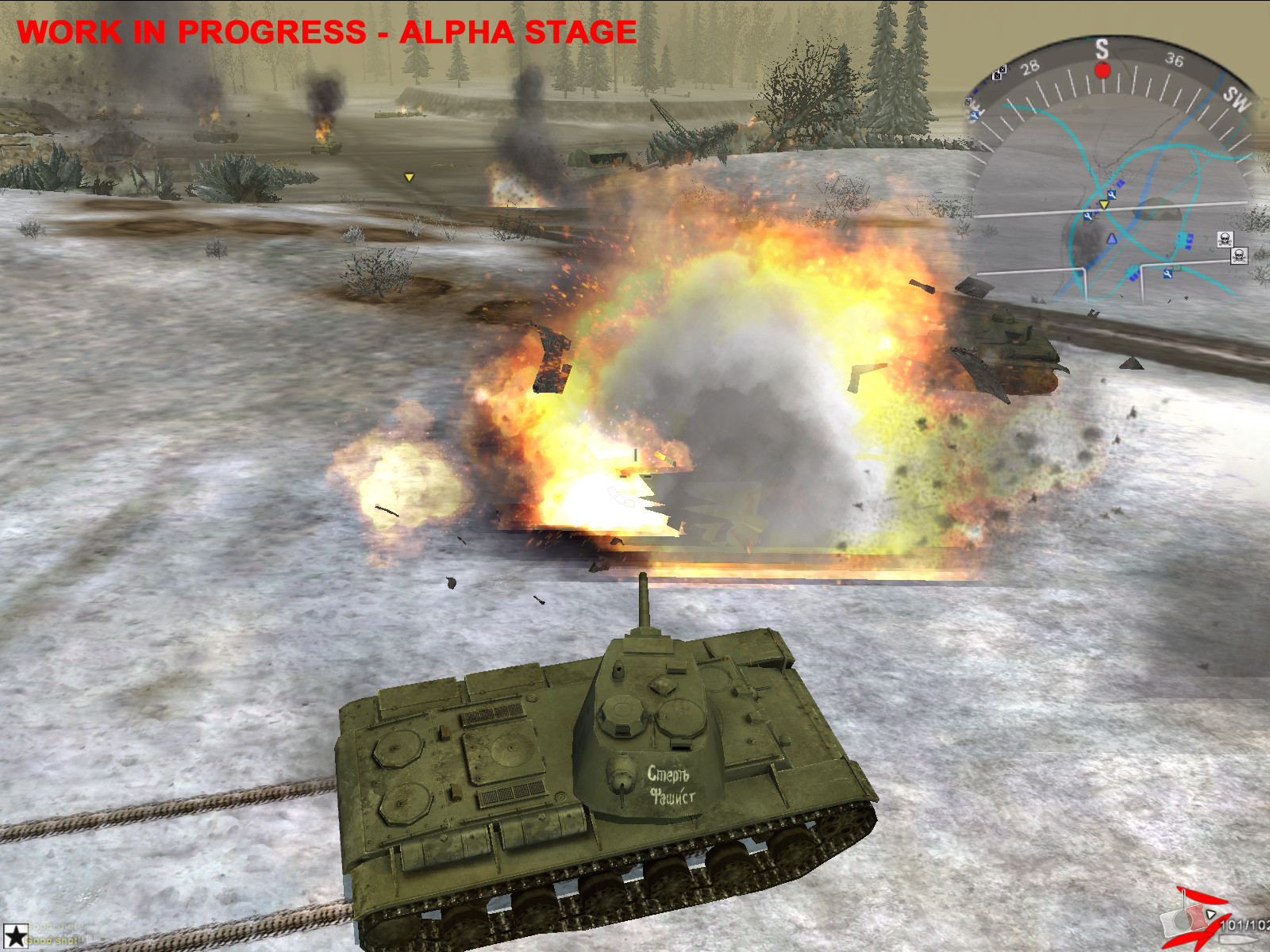
Task: Click the black star kill-award icon bottom left
Action: pyautogui.click(x=15, y=936)
